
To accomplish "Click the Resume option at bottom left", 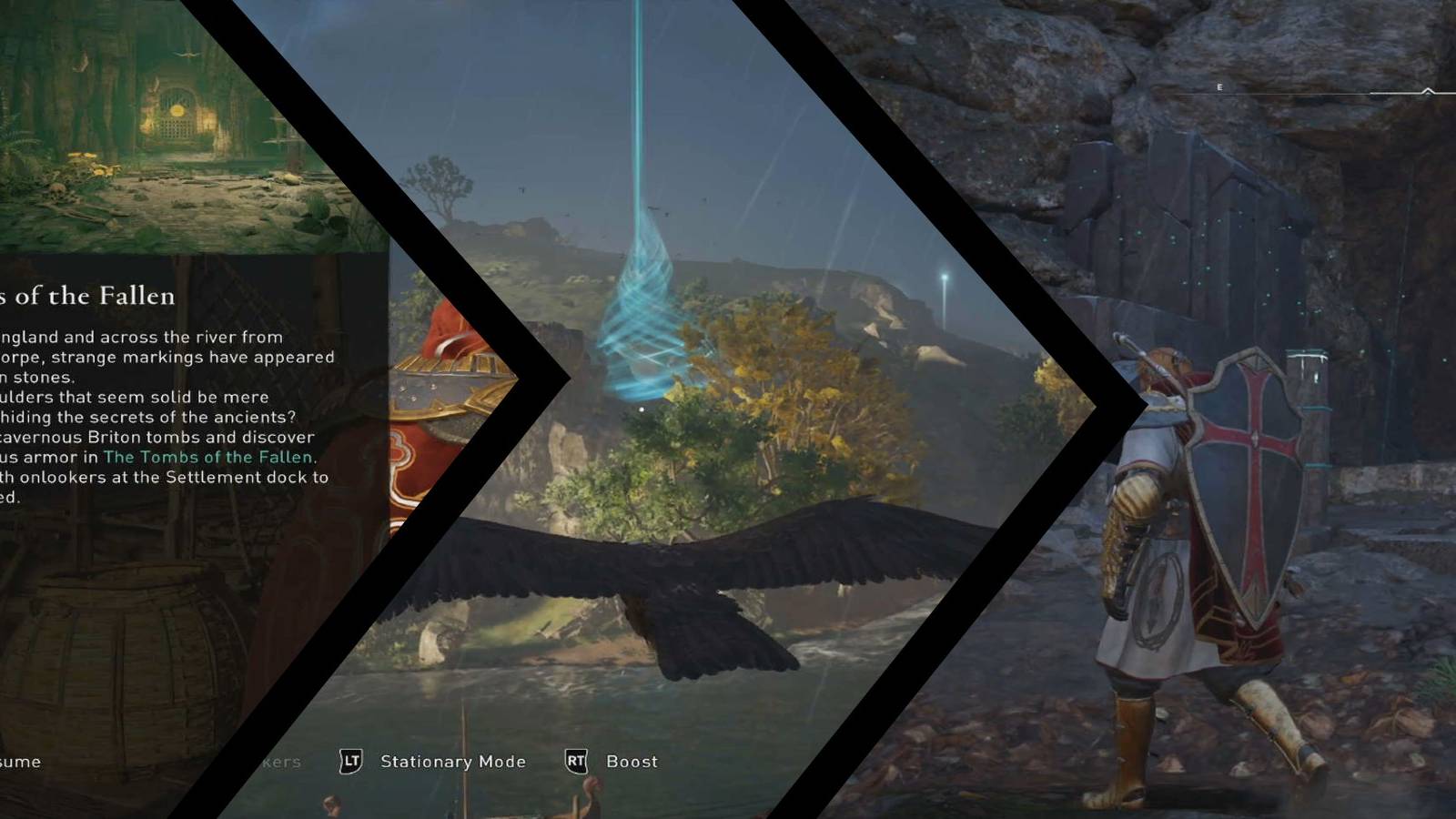I will [x=18, y=763].
